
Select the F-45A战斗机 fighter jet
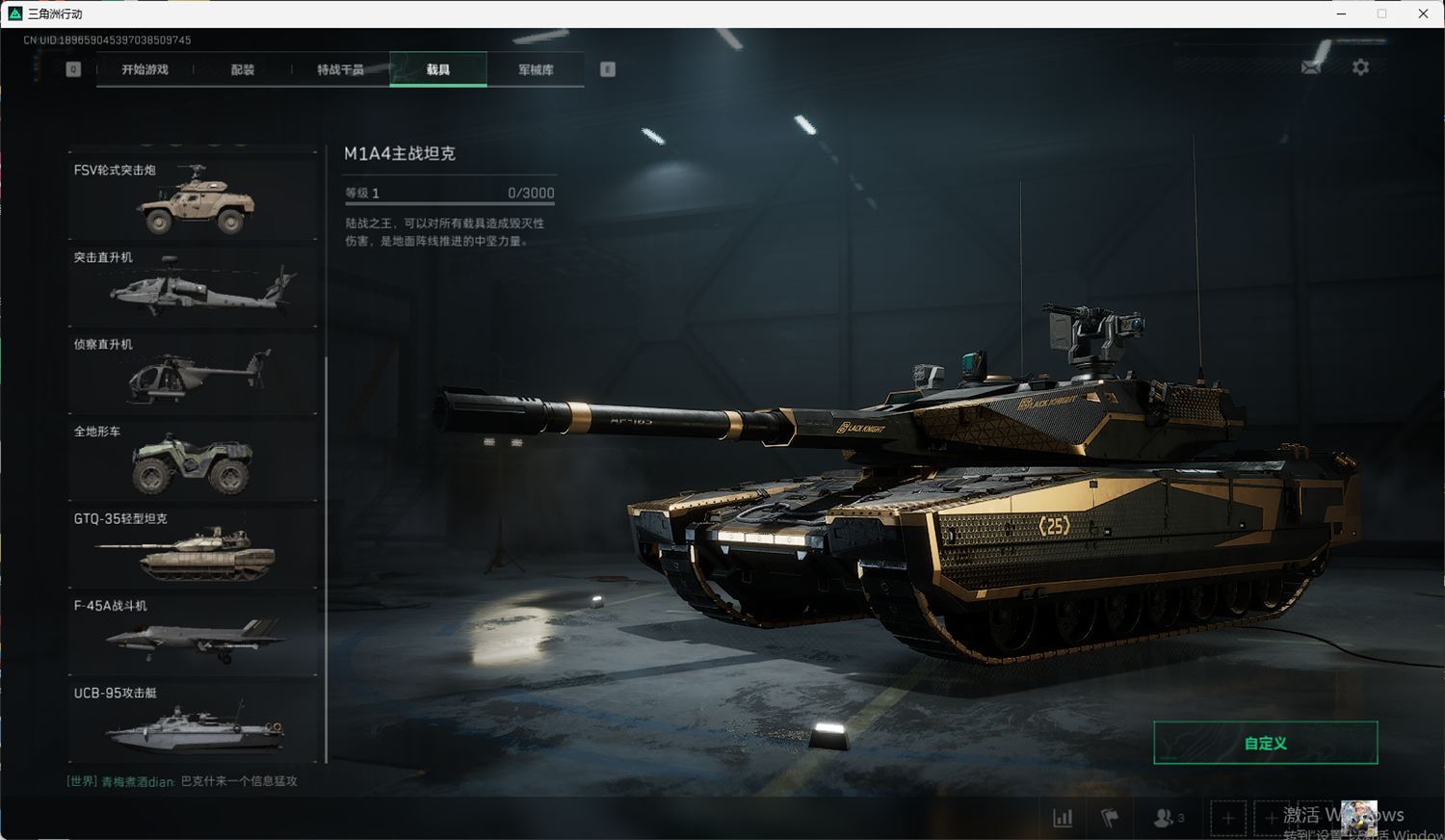pyautogui.click(x=193, y=635)
